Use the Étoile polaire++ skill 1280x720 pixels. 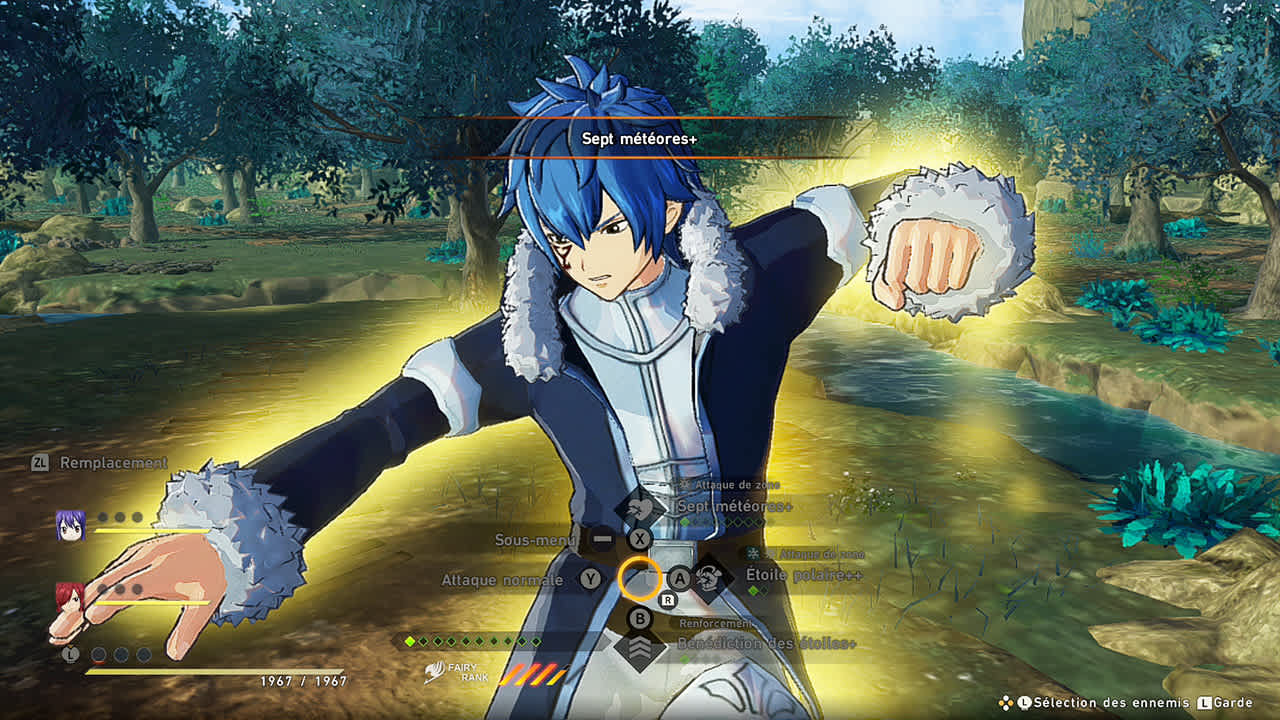pos(803,575)
